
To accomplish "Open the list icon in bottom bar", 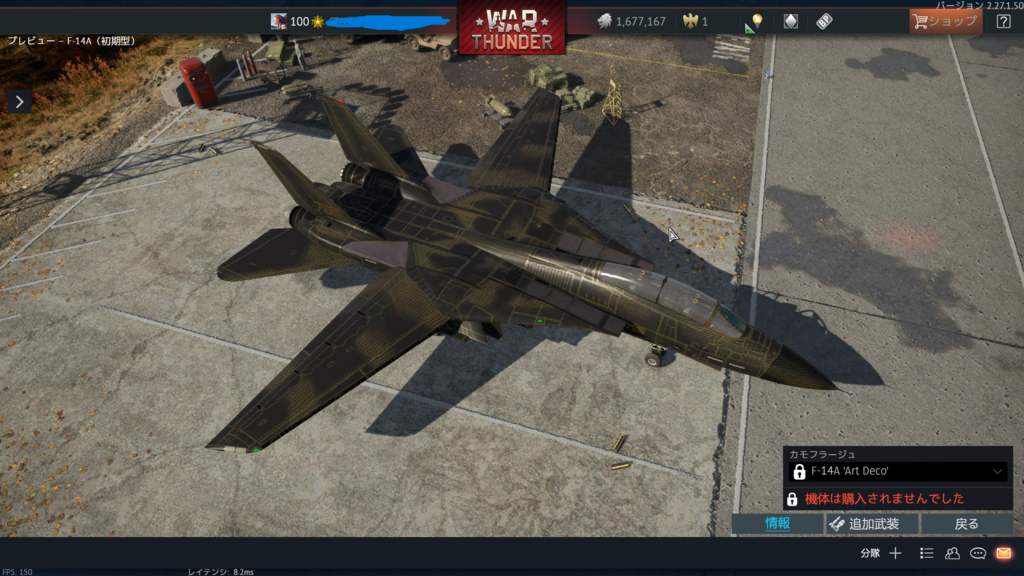I will pyautogui.click(x=927, y=553).
